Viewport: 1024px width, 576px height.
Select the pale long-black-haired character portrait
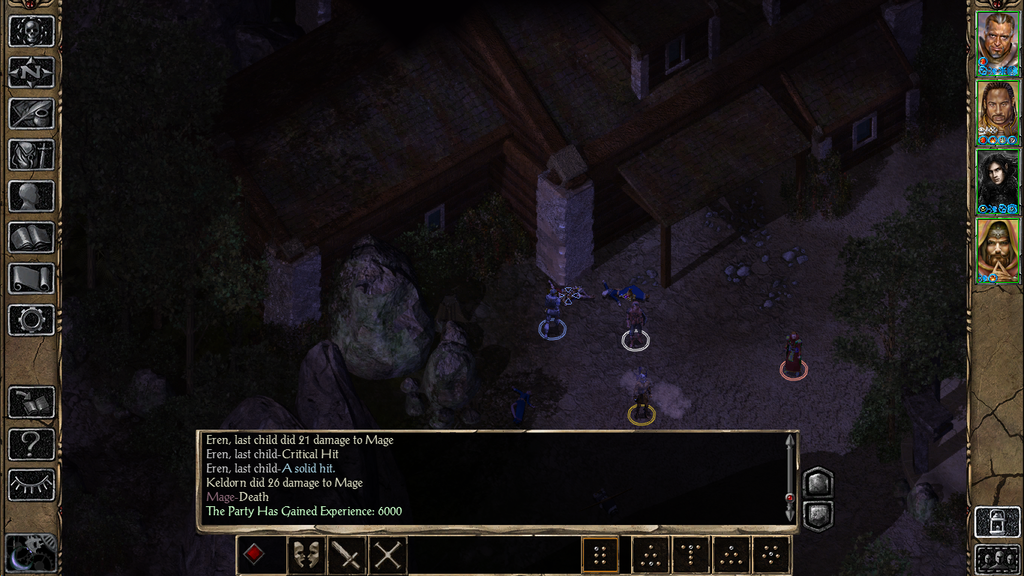click(x=997, y=178)
